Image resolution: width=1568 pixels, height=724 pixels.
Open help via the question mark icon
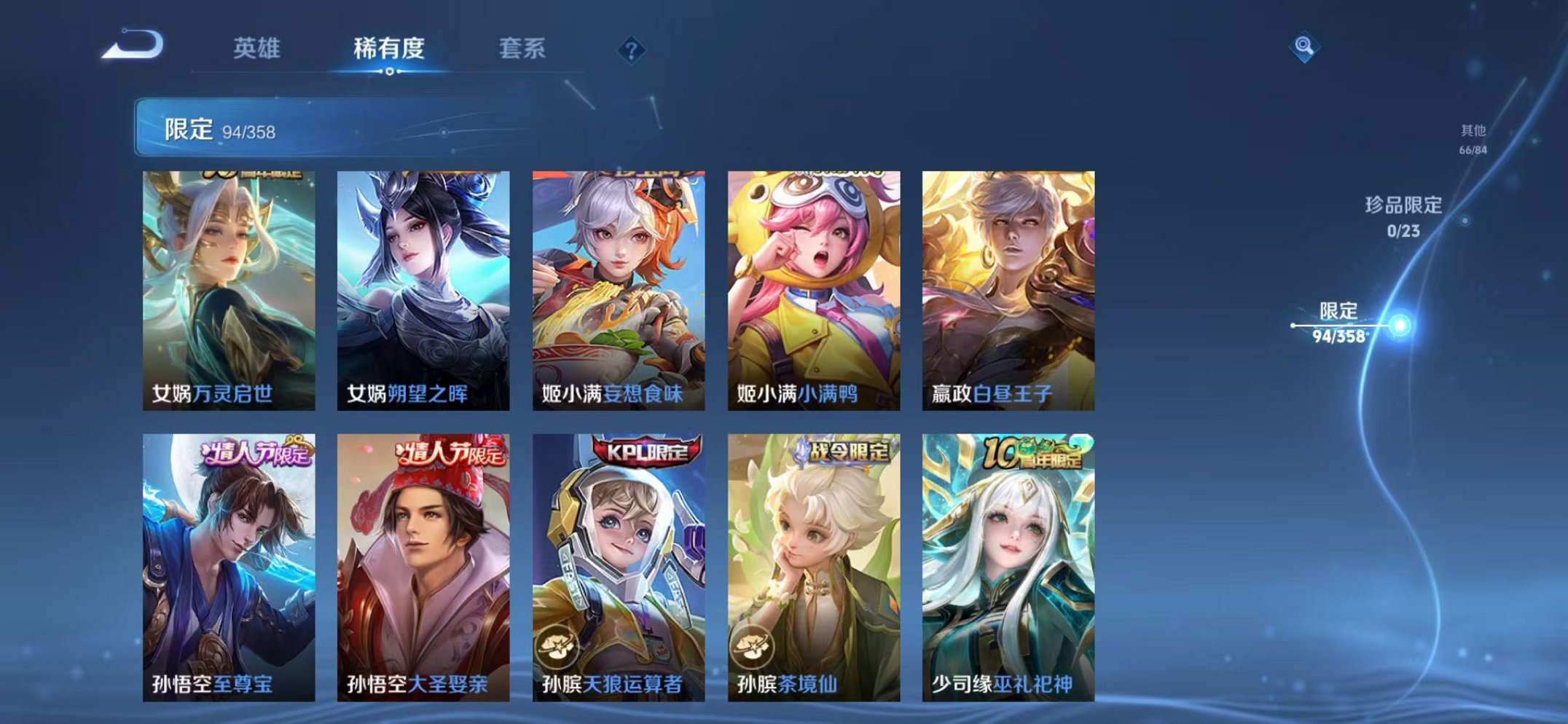click(633, 48)
